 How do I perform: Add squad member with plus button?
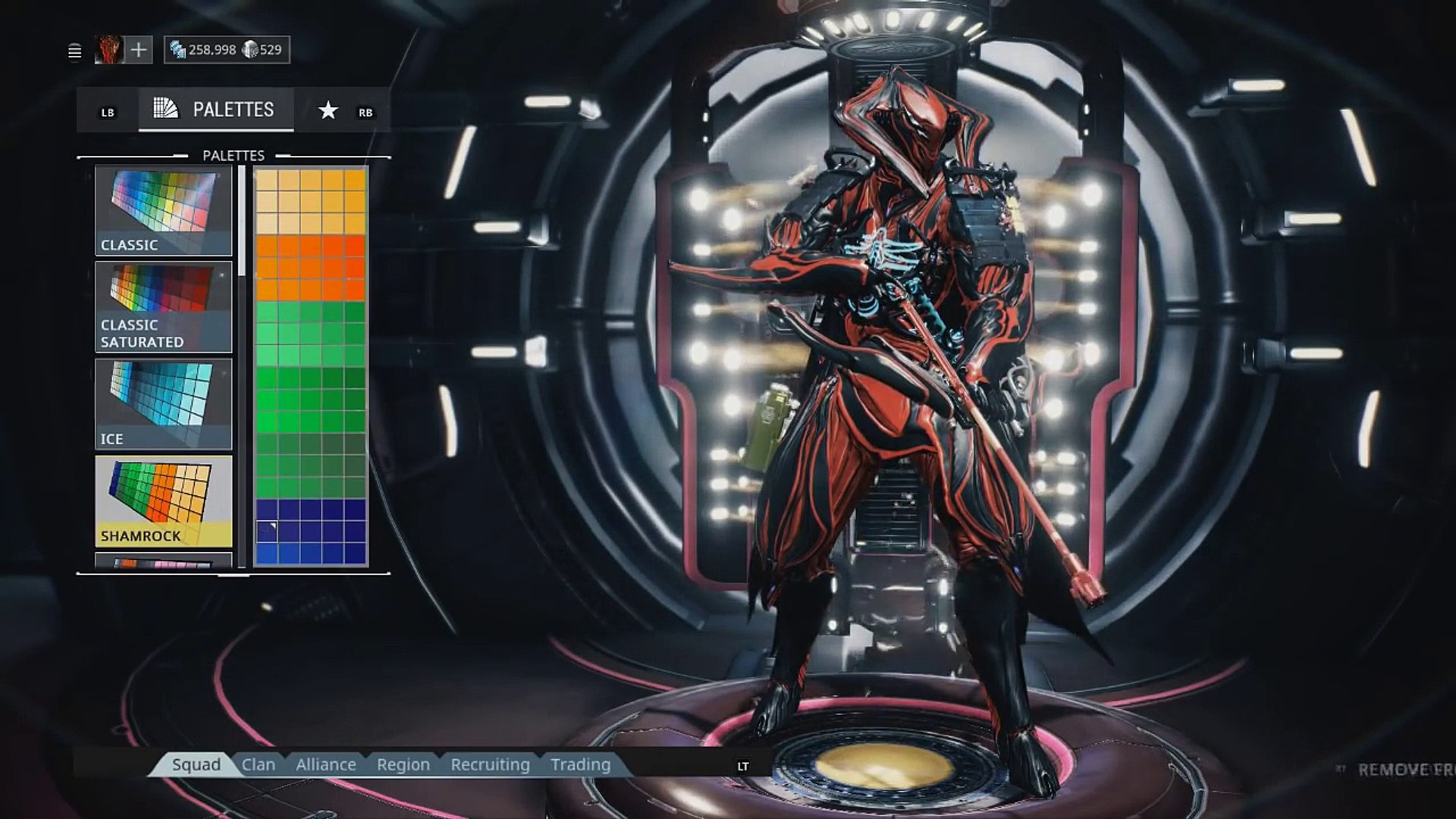point(138,50)
